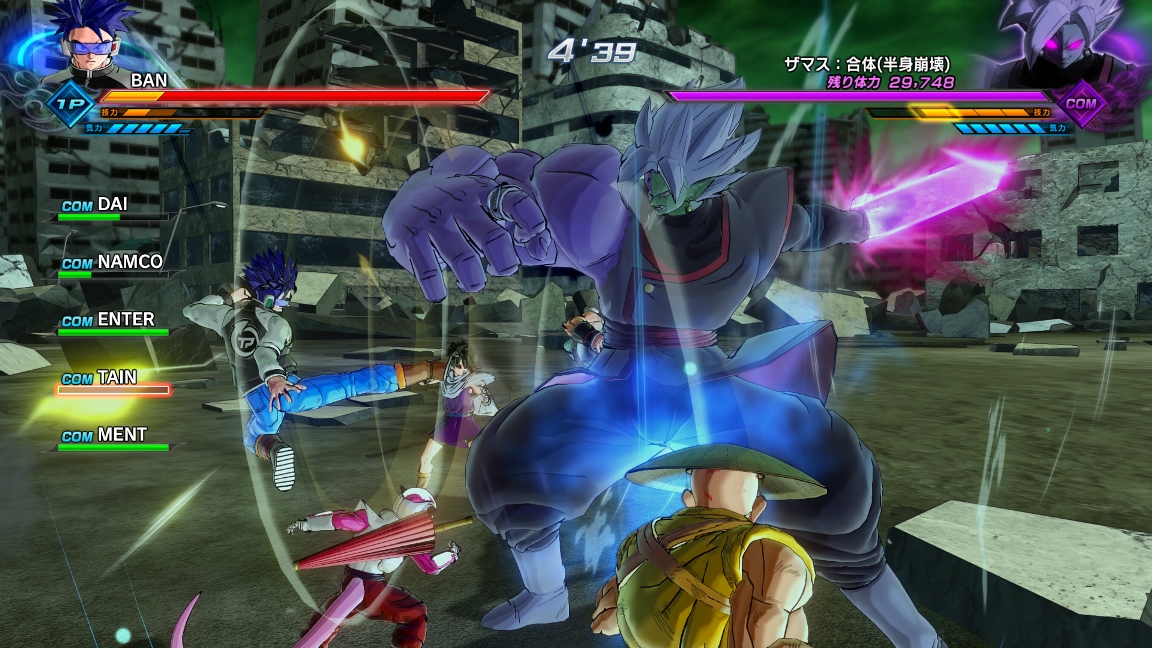Click the purple COM opponent badge
This screenshot has height=648, width=1152.
(1080, 102)
